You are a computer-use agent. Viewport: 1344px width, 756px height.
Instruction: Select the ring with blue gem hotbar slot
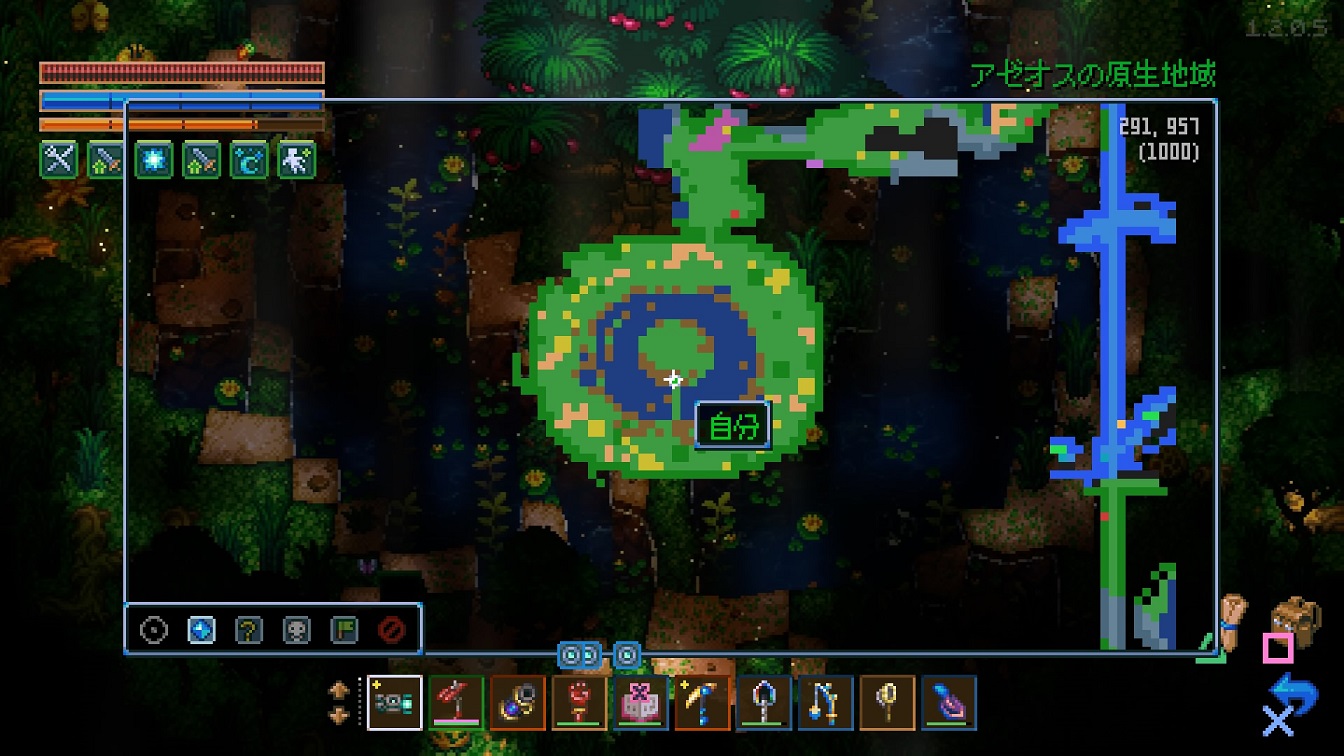pyautogui.click(x=518, y=703)
